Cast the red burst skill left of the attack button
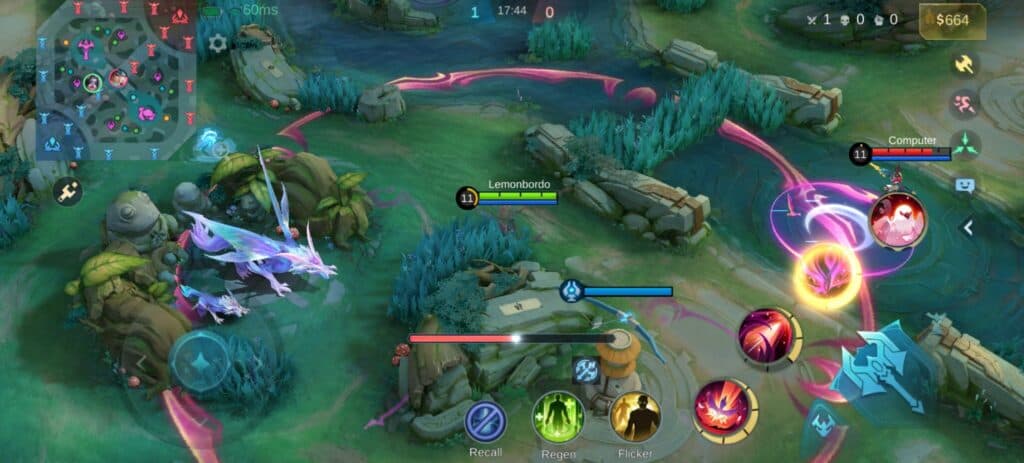The height and width of the screenshot is (463, 1024). 724,409
